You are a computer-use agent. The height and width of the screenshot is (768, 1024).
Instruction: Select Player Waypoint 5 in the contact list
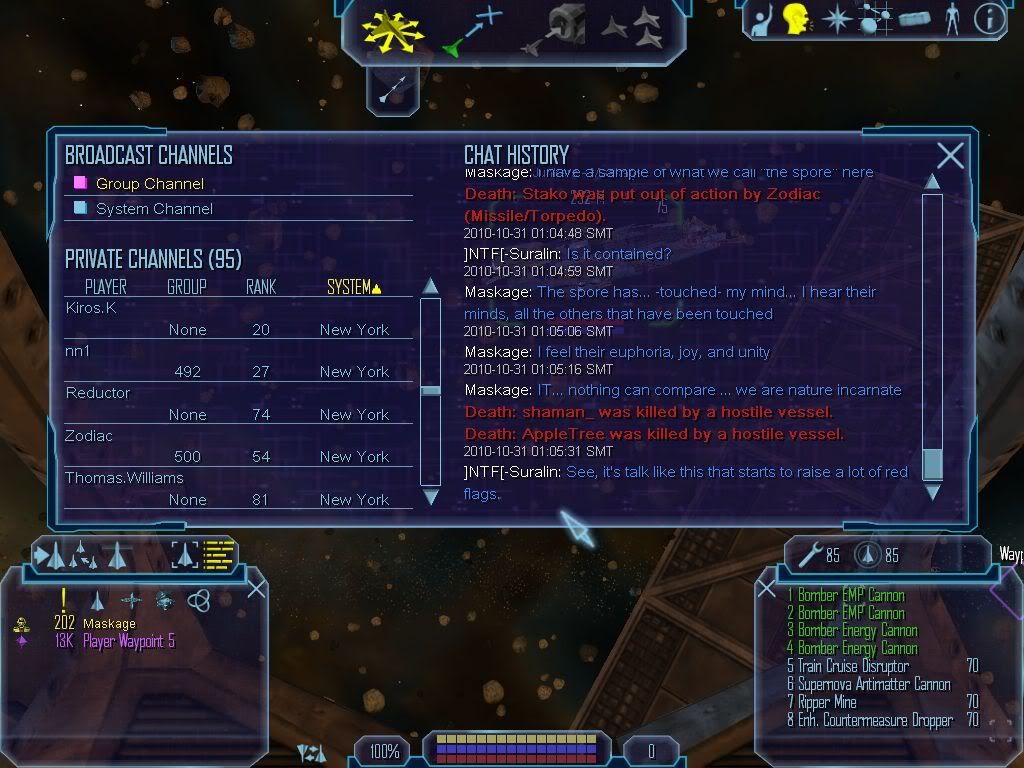128,642
